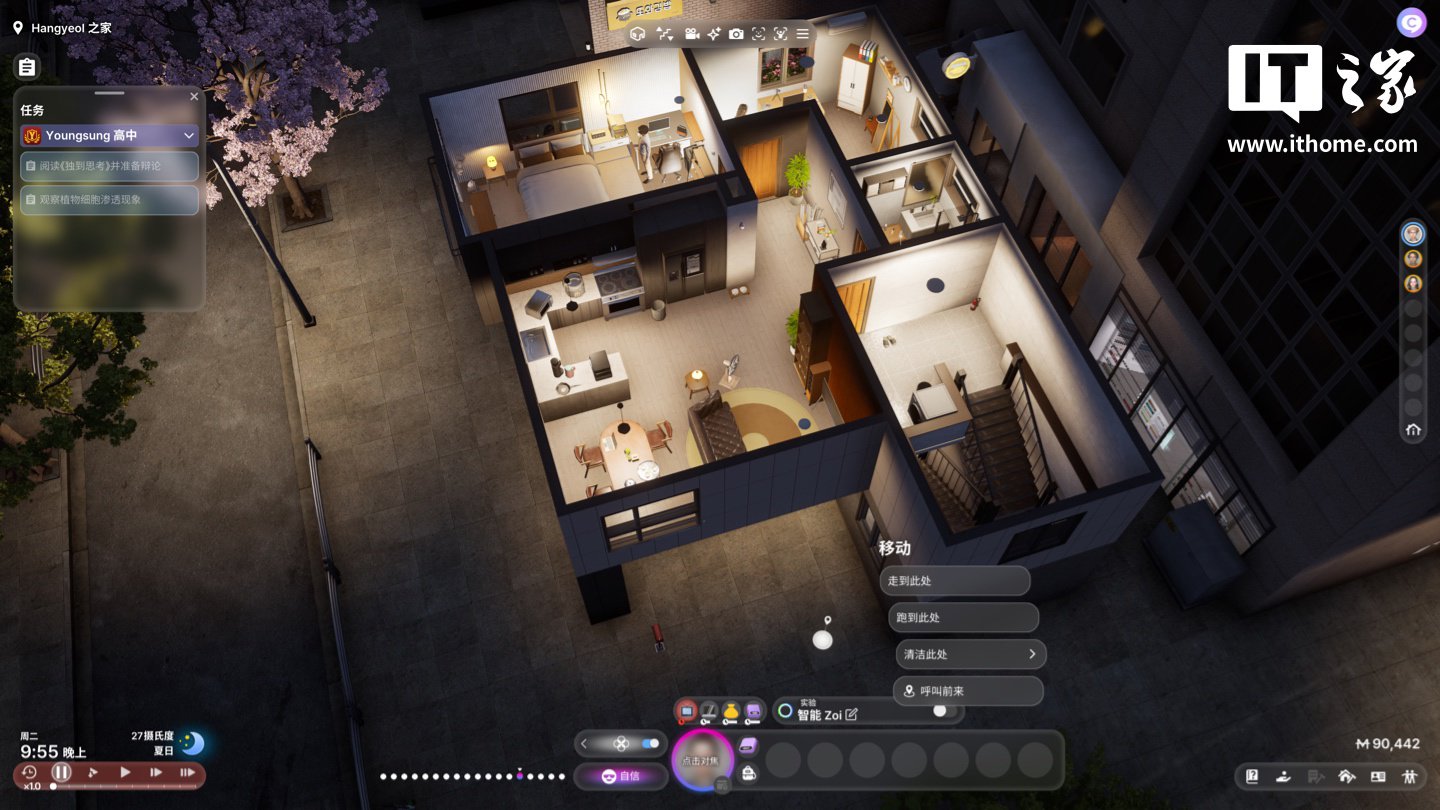
Task: Toggle the 智能 Zoi switch
Action: coord(941,711)
